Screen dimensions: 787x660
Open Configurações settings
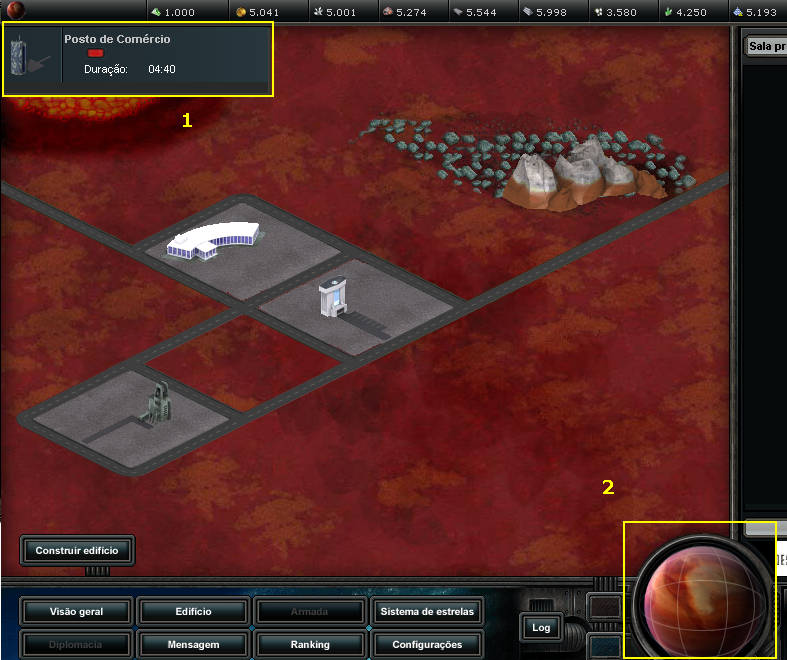point(427,644)
